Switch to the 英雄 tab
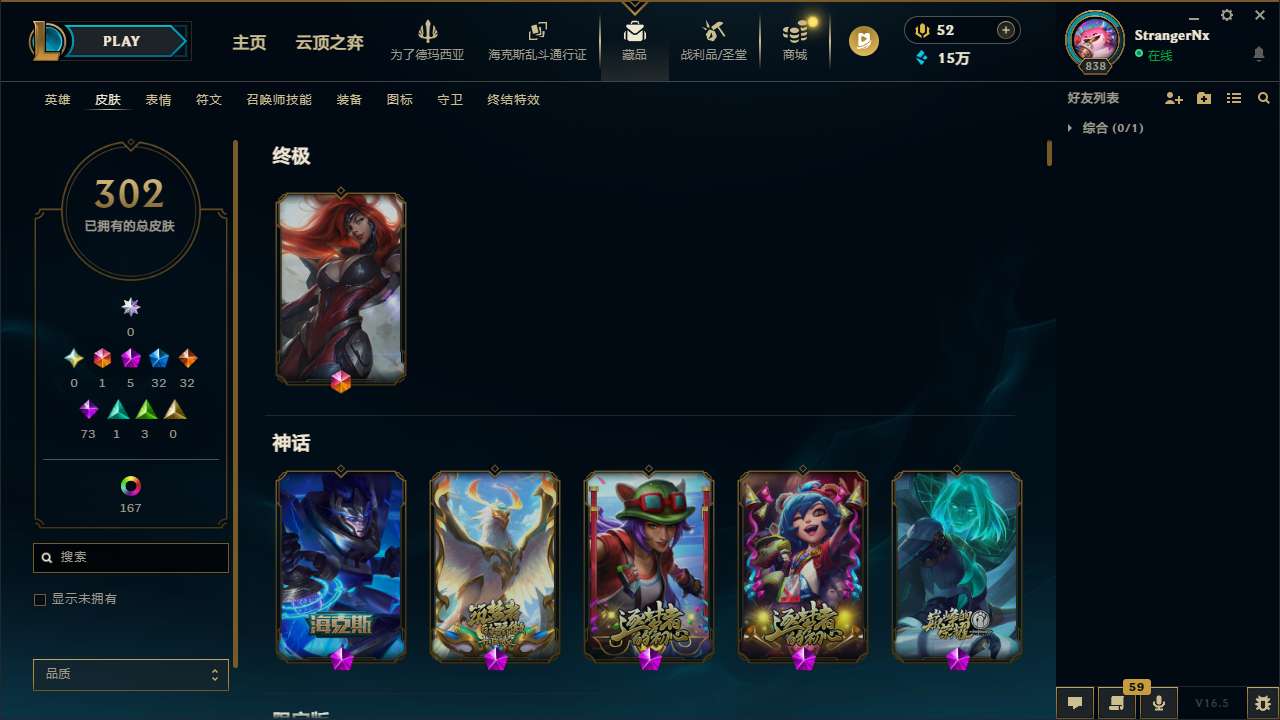The width and height of the screenshot is (1280, 720). coord(57,100)
